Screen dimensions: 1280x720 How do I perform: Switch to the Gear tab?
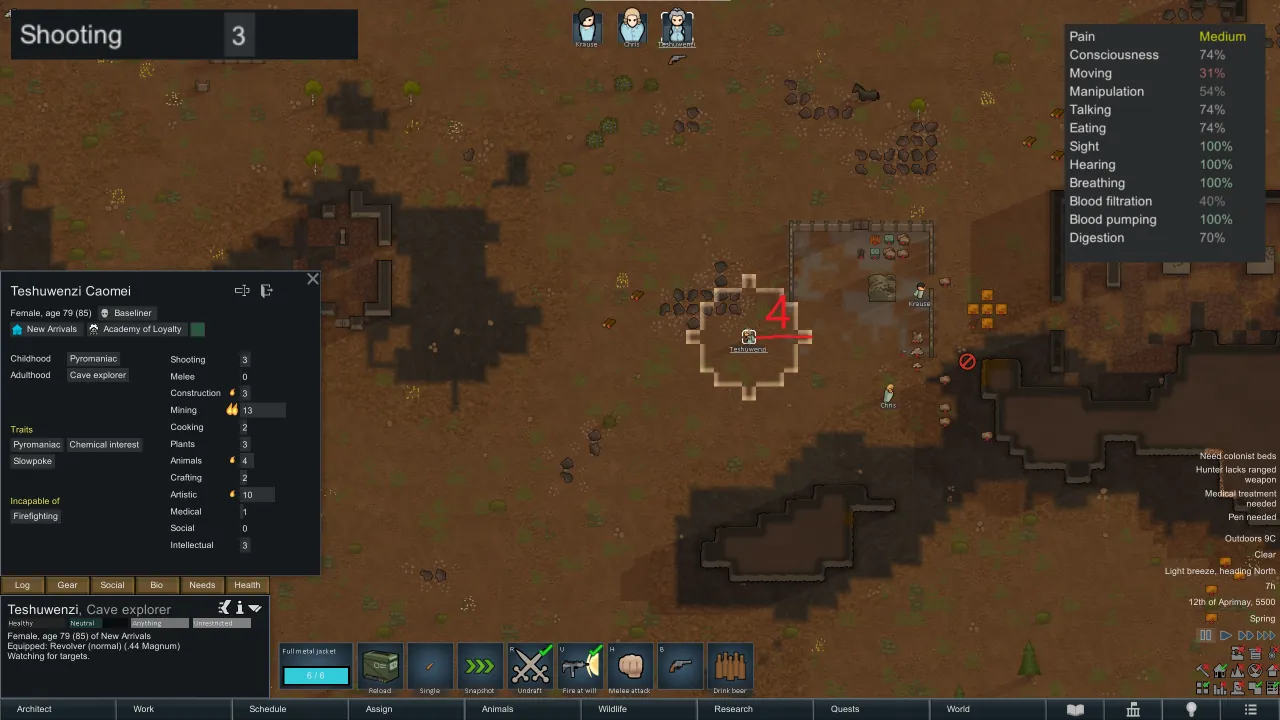click(x=67, y=585)
